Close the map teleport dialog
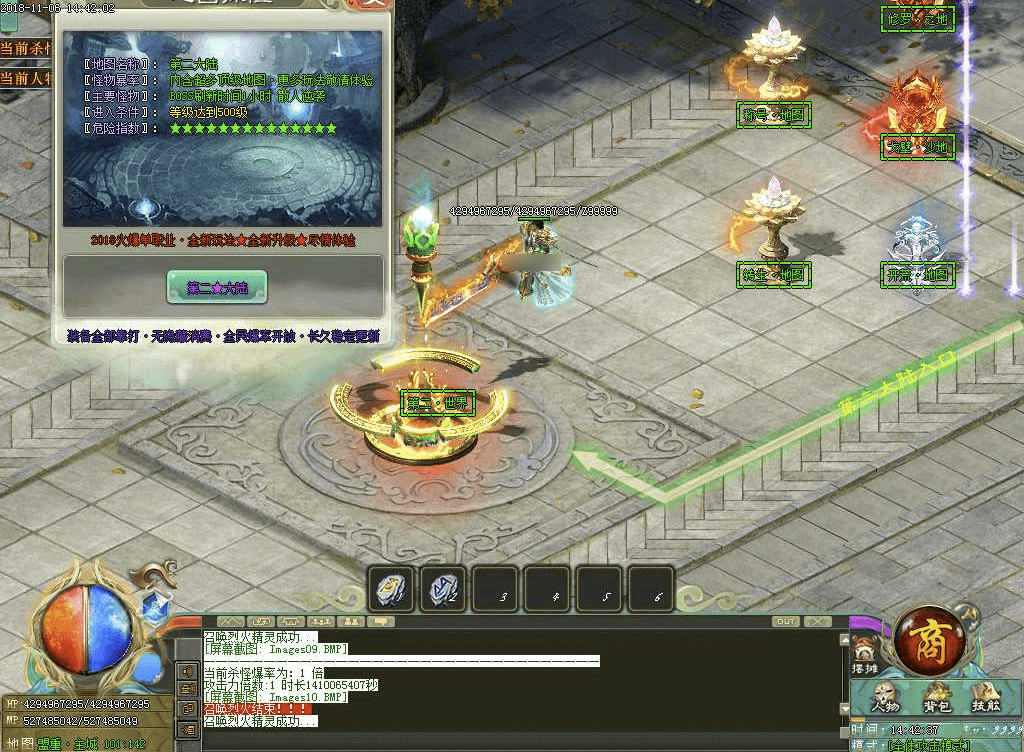Image resolution: width=1024 pixels, height=752 pixels. [374, 4]
